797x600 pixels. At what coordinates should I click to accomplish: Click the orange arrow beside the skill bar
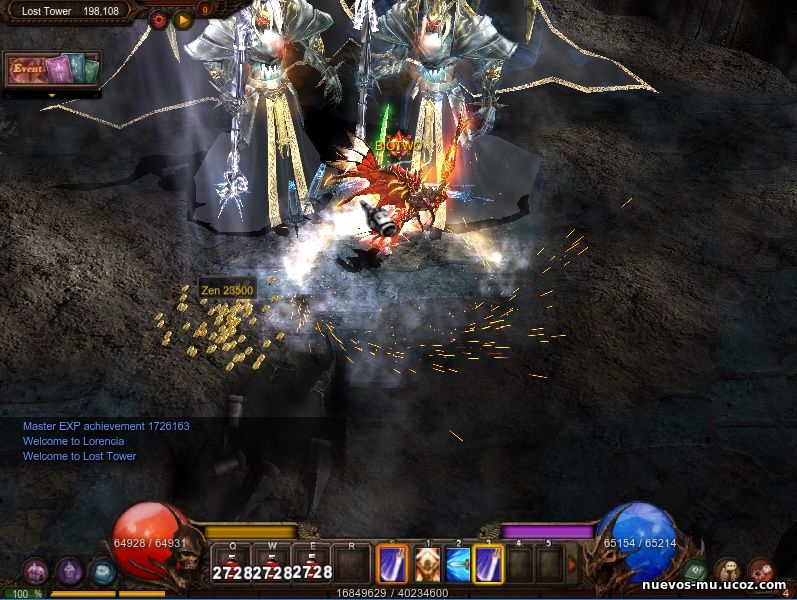pyautogui.click(x=572, y=564)
